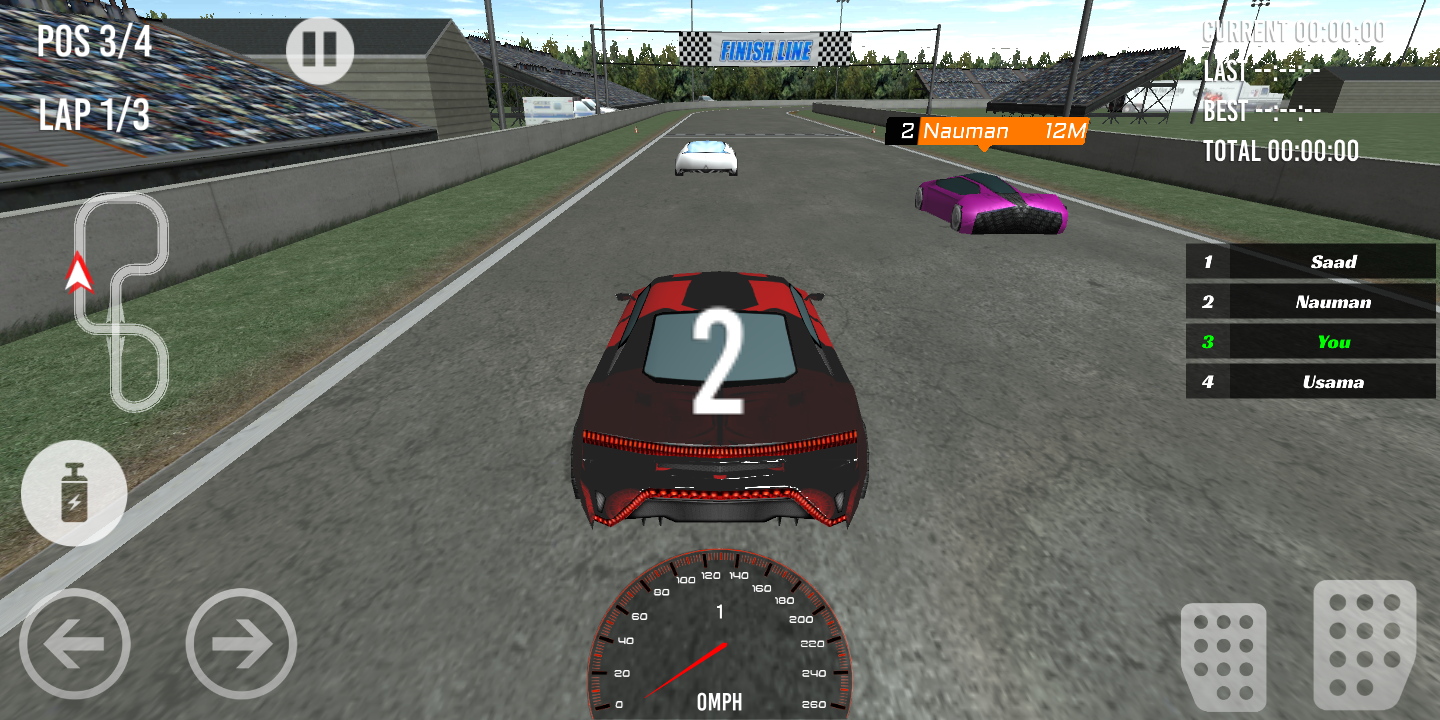
Task: Hit the accelerator gas pedal
Action: click(x=1364, y=644)
